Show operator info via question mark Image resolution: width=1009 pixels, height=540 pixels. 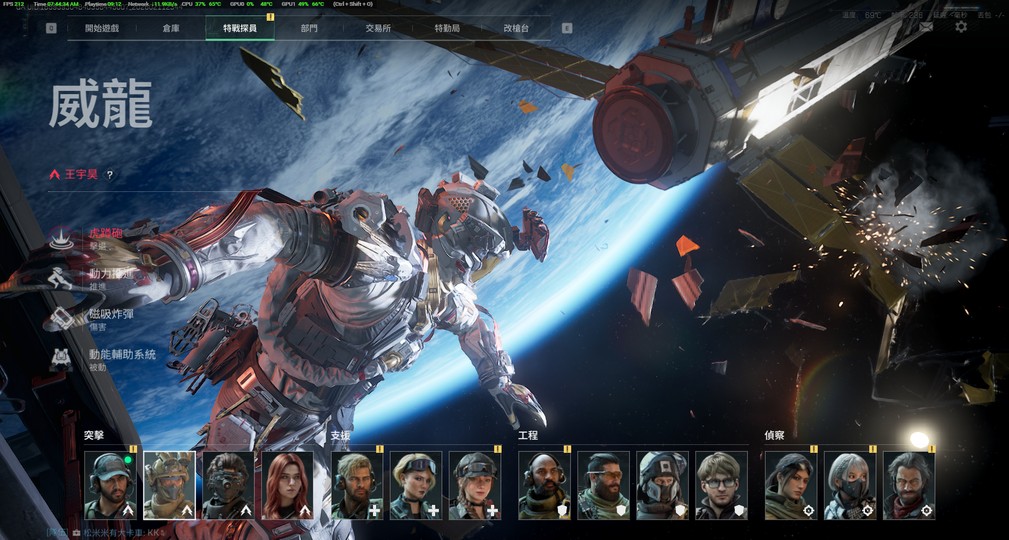110,174
